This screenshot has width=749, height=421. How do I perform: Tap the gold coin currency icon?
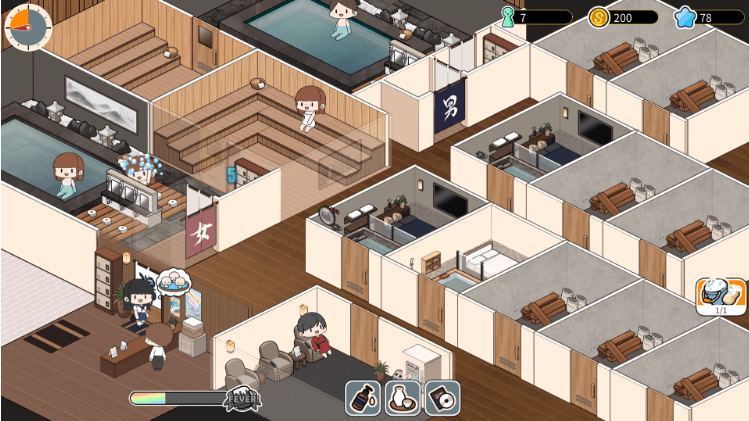[x=599, y=17]
